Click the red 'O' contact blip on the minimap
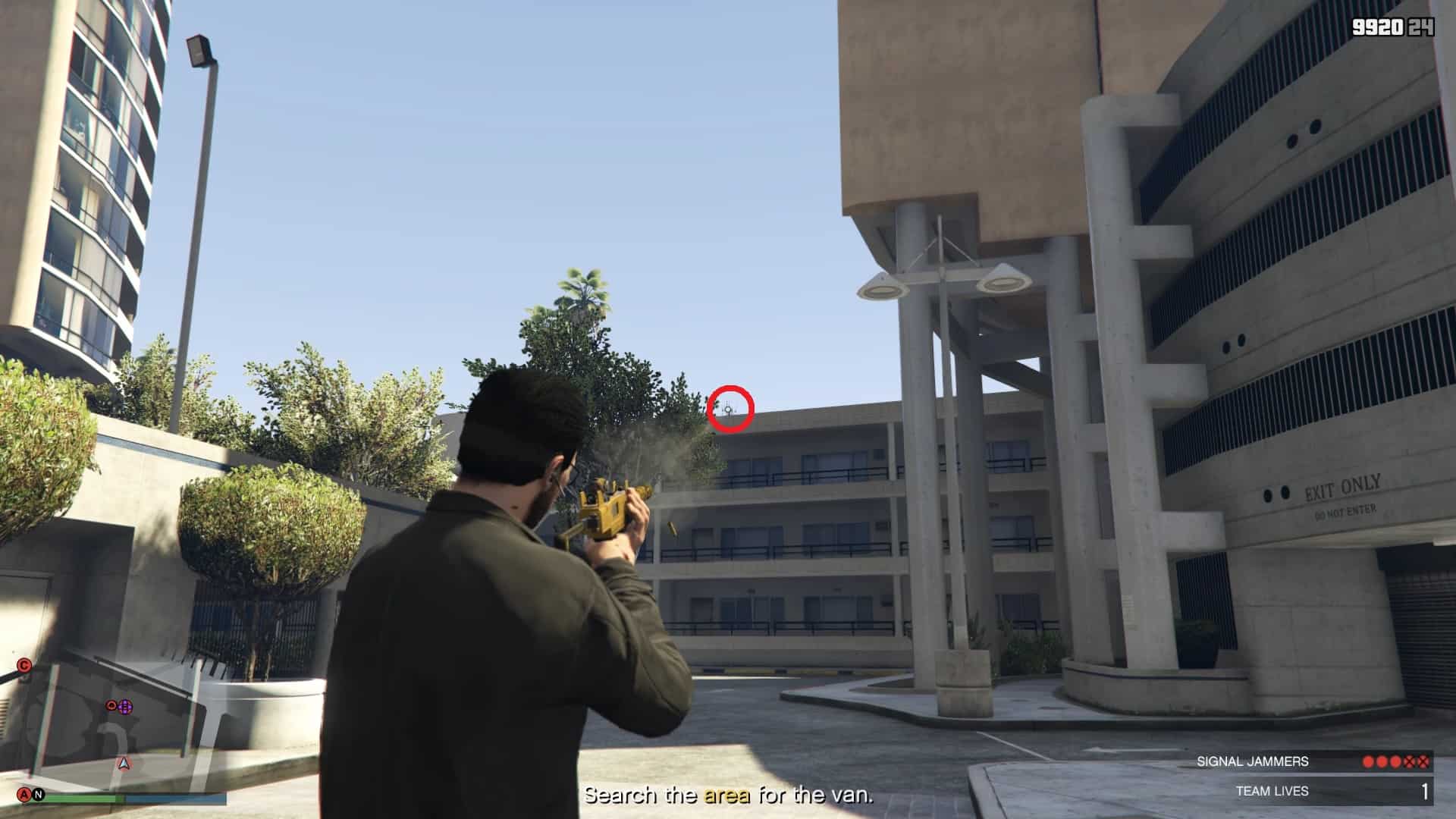Screen dimensions: 1456x819 [x=111, y=705]
